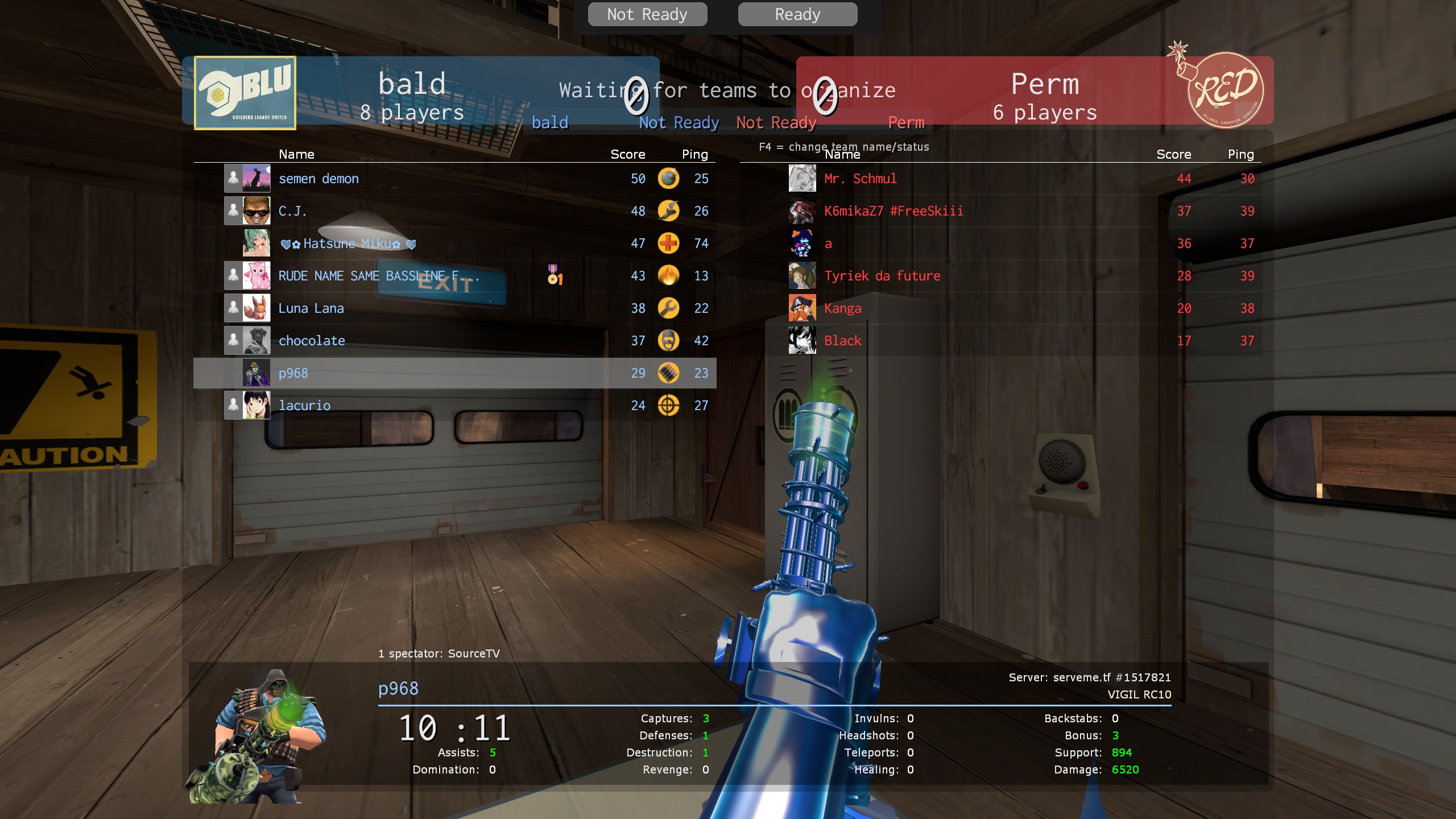Select lacurio on the BLU team
The width and height of the screenshot is (1456, 819).
pos(304,406)
